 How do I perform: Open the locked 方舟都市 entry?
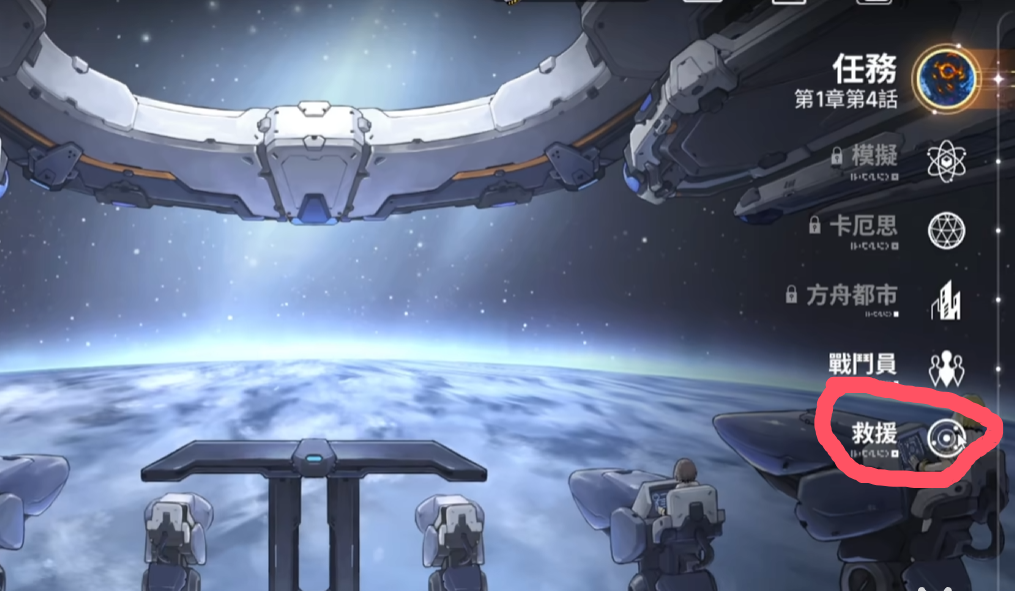[x=944, y=300]
